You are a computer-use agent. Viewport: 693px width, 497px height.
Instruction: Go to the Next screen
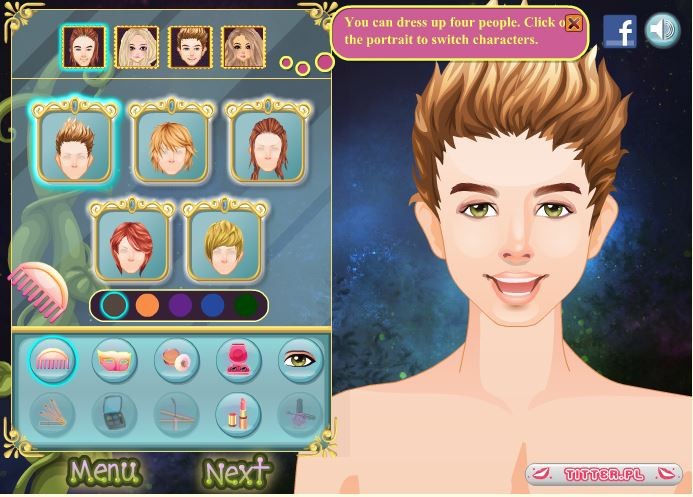[x=237, y=471]
